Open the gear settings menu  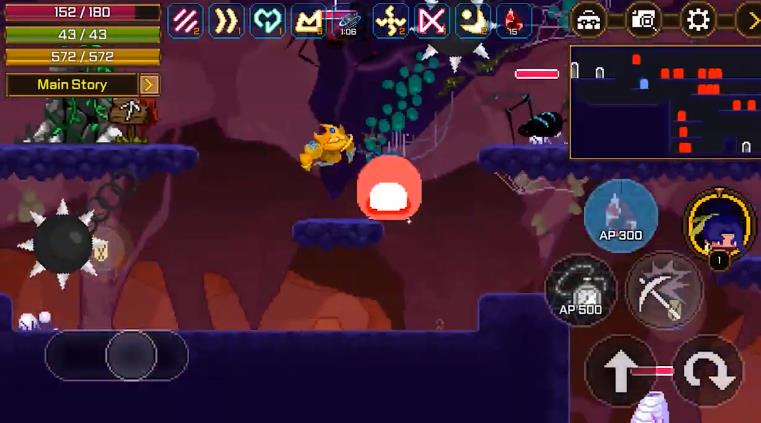698,20
